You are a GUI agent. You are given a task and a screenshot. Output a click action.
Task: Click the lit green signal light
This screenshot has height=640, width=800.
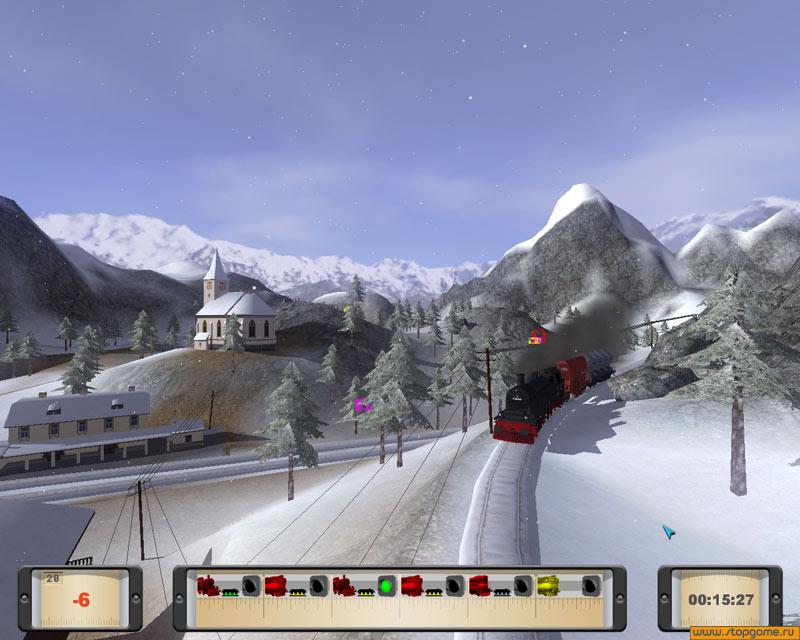pyautogui.click(x=384, y=586)
